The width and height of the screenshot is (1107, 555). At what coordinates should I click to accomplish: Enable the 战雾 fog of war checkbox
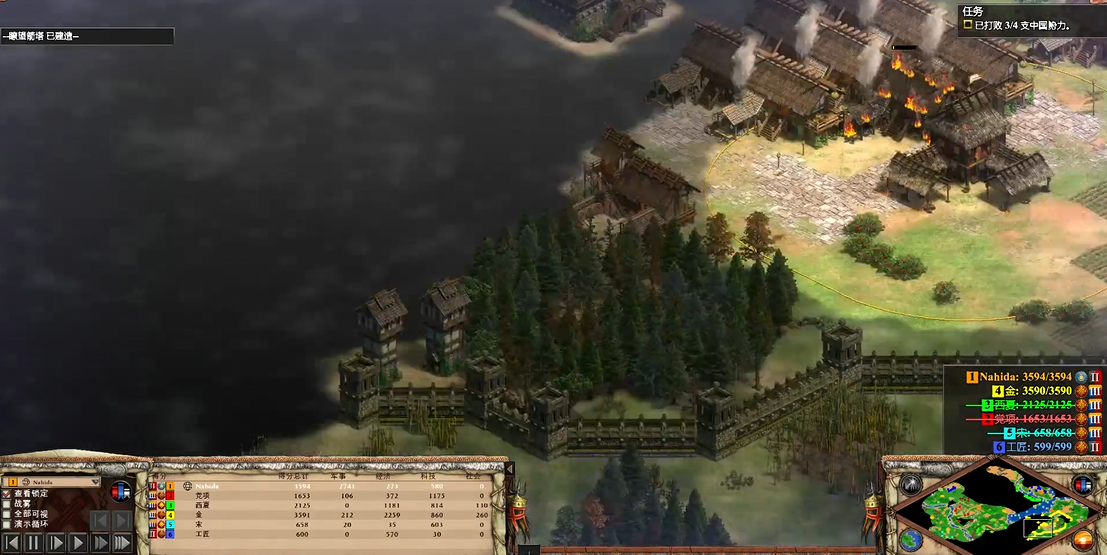pos(8,504)
